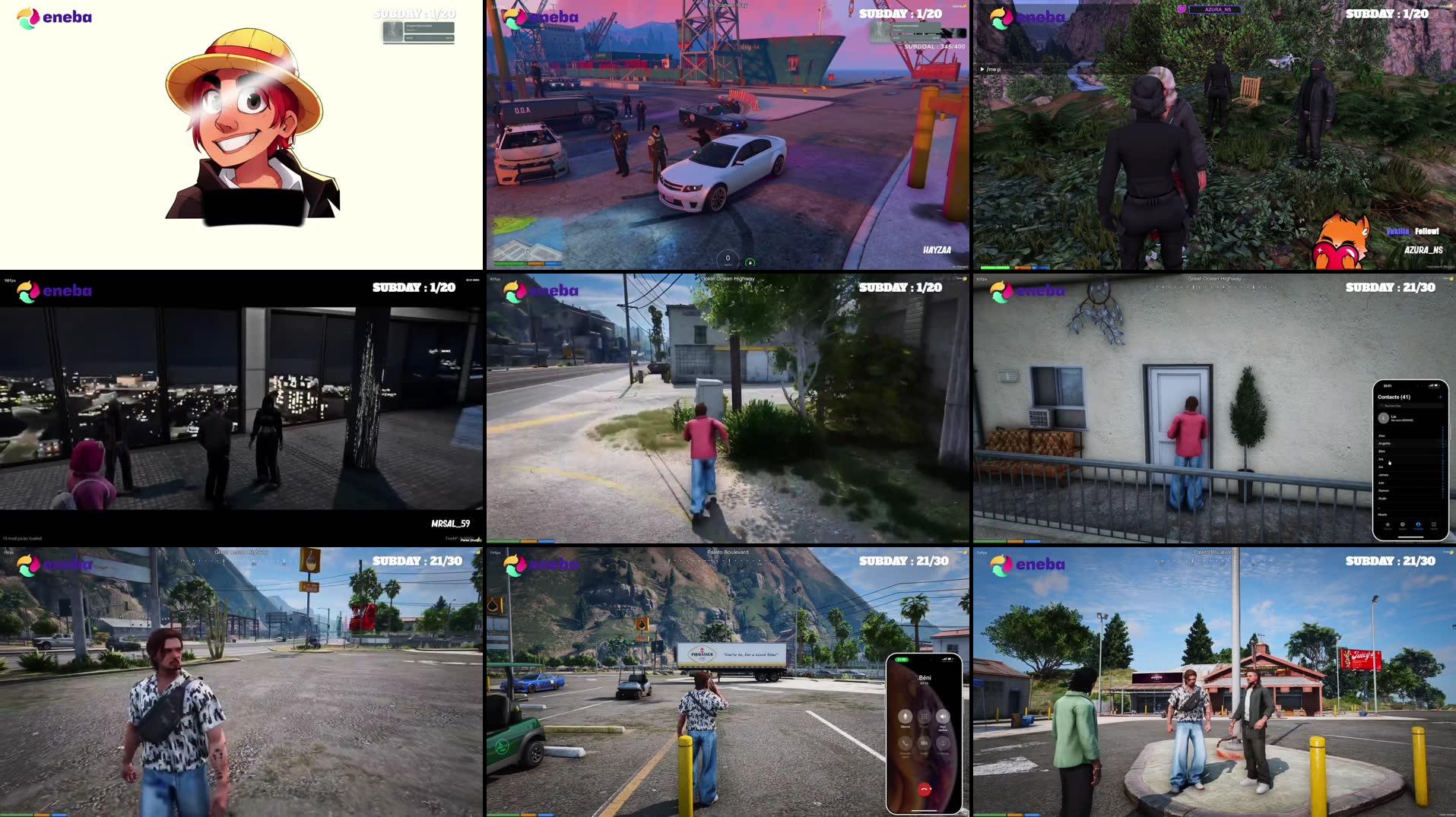
Task: Toggle Silence to mute the call
Action: [906, 717]
